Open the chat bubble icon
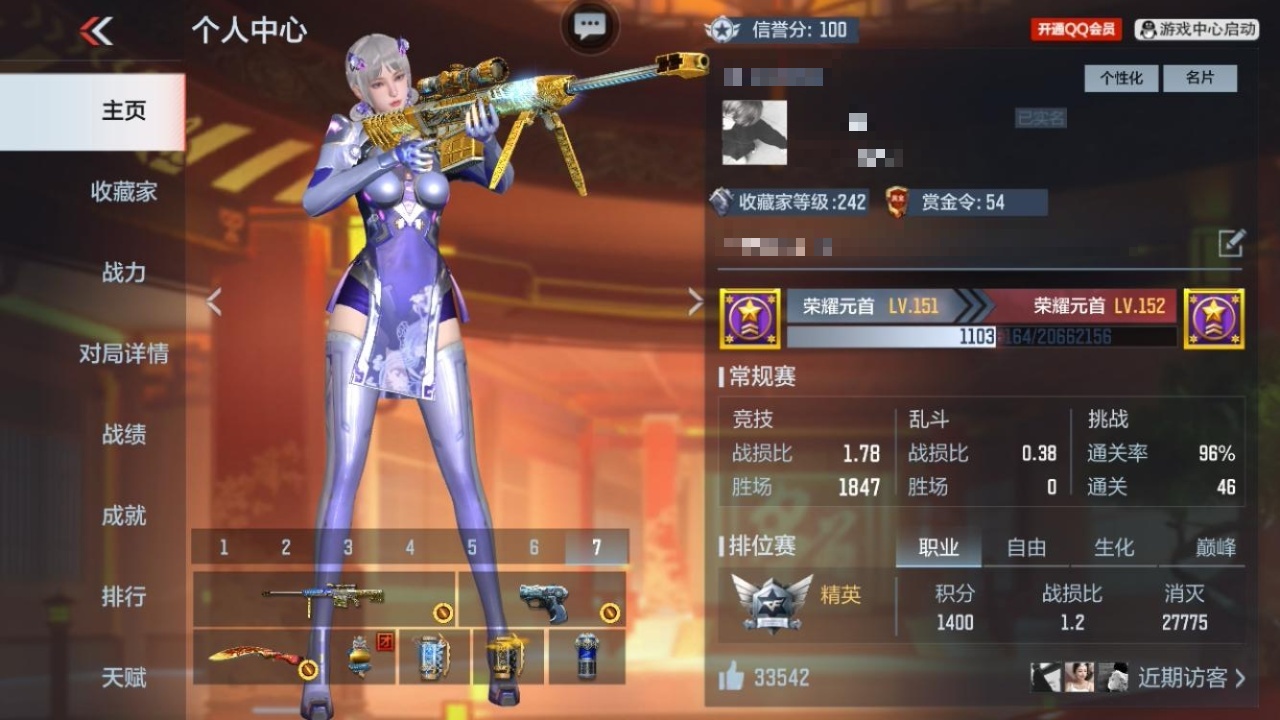 click(590, 27)
